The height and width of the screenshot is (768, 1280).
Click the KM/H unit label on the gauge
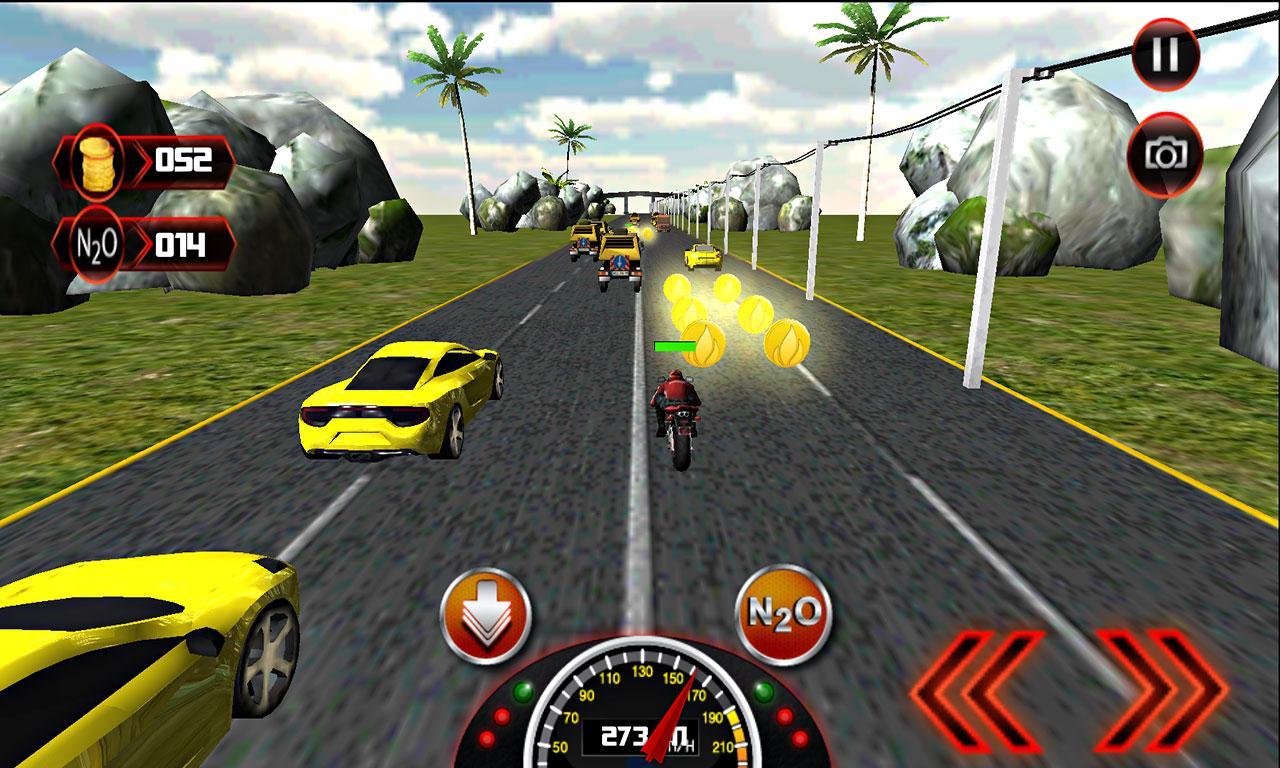(682, 745)
